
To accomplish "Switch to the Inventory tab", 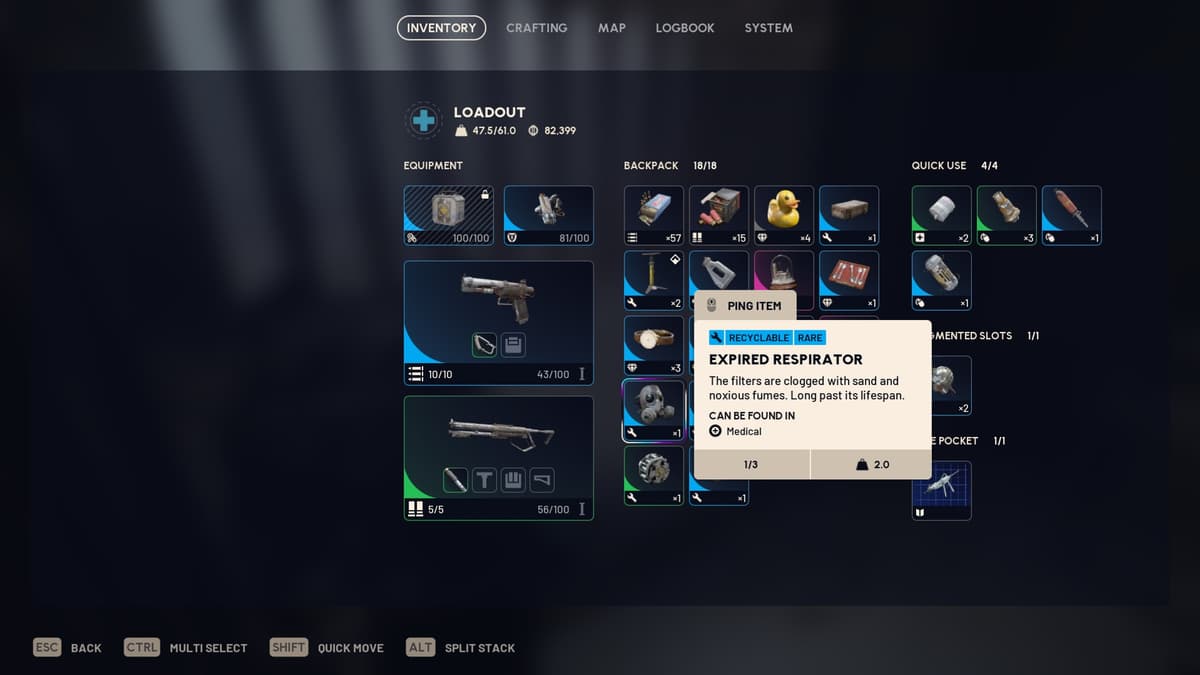I will [441, 28].
